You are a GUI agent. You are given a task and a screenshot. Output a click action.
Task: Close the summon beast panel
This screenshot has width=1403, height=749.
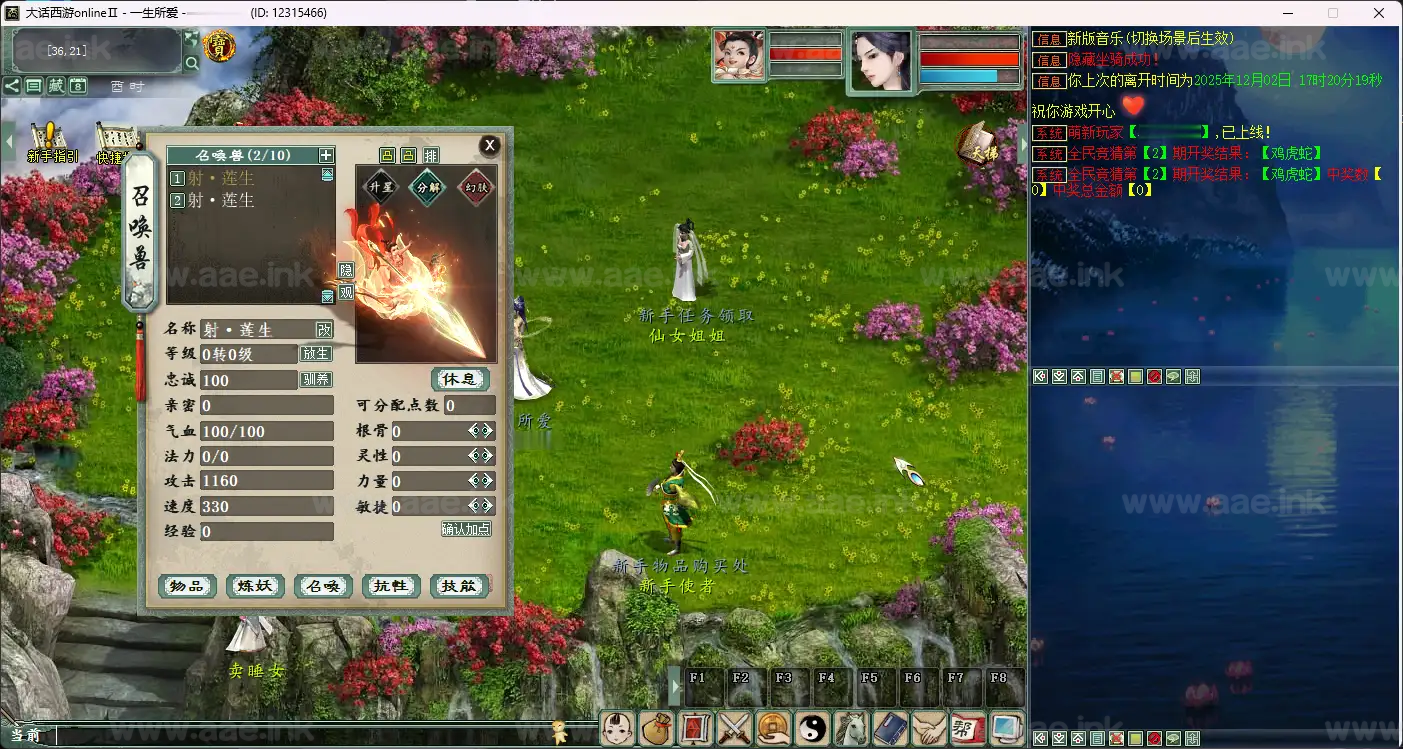[x=489, y=145]
